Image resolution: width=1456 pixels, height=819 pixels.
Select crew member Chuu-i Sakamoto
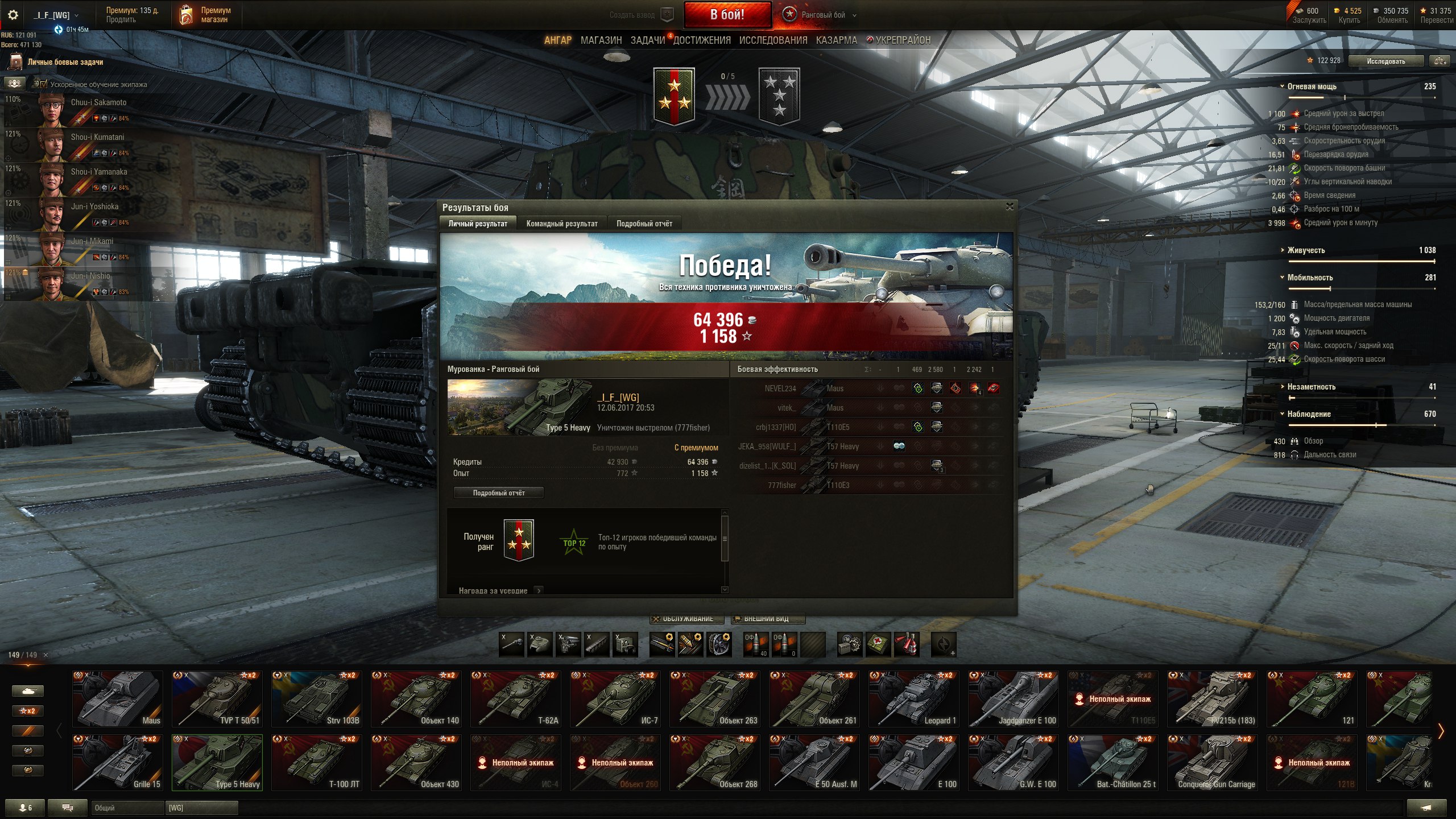pos(80,109)
